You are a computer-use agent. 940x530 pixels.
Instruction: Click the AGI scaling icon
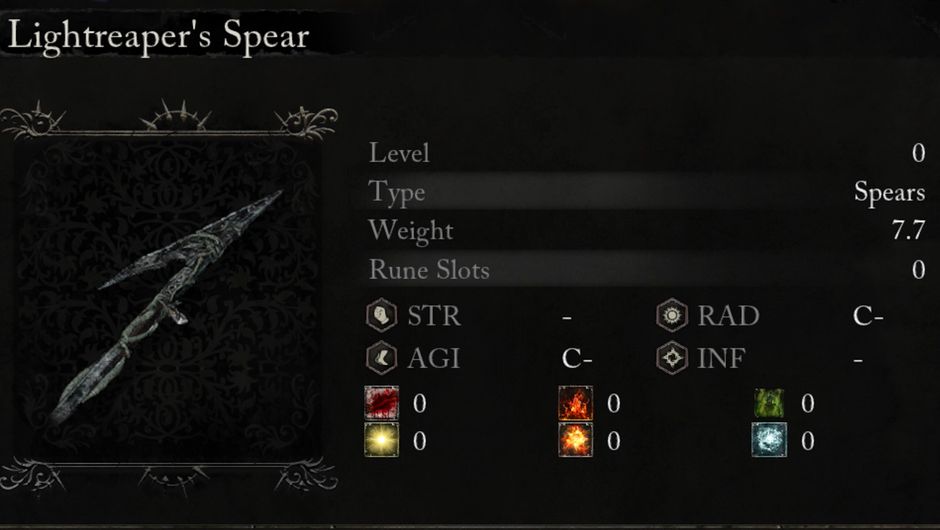click(x=382, y=357)
